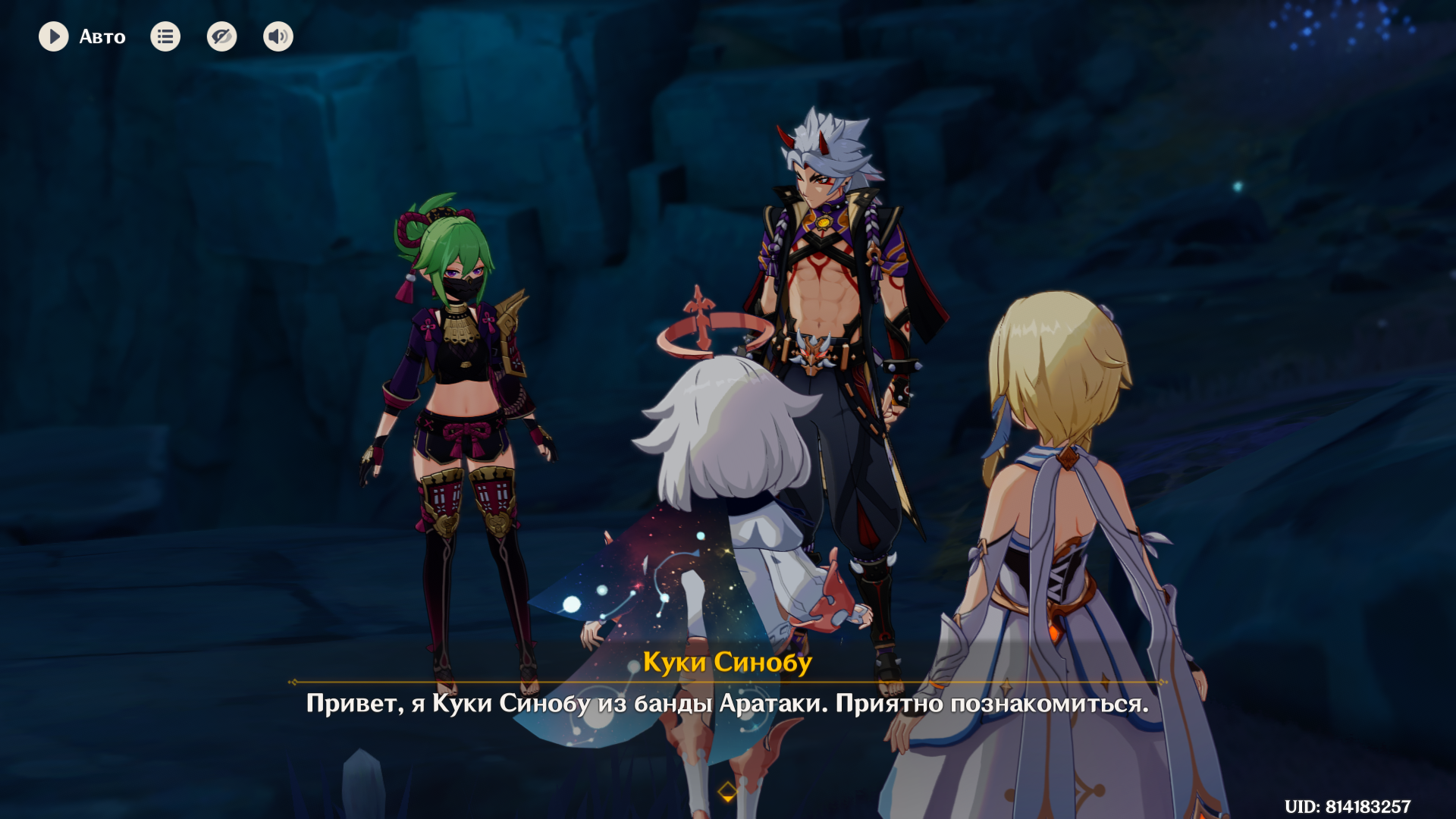
Task: Open the dialogue history log
Action: (x=165, y=36)
